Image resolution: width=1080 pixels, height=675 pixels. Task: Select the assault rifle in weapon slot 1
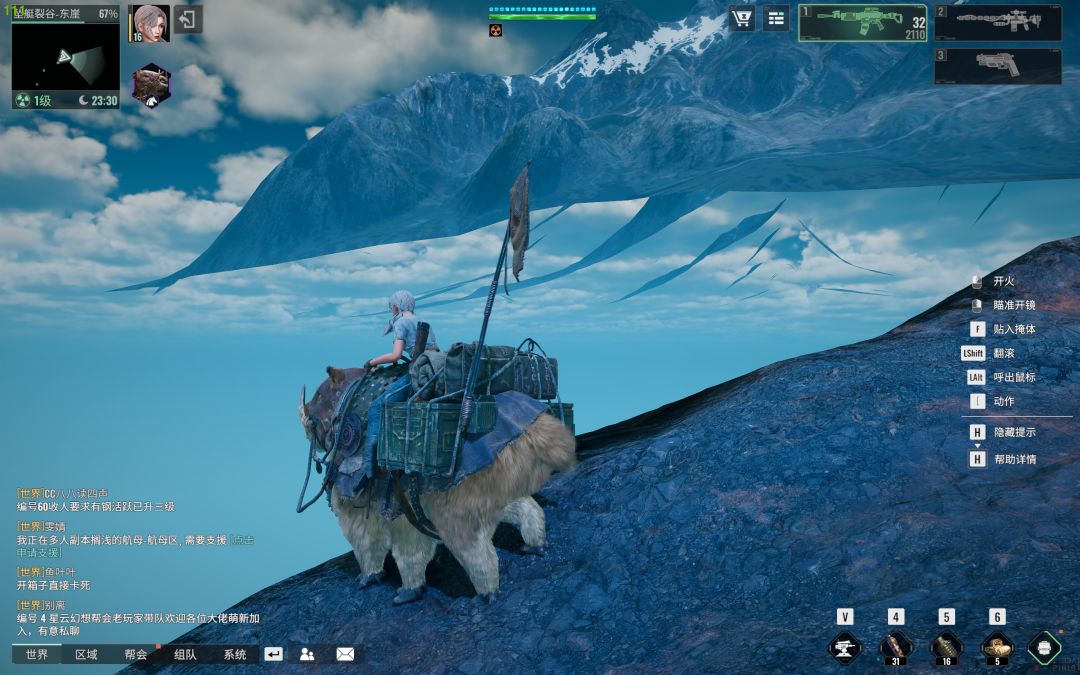click(x=862, y=23)
